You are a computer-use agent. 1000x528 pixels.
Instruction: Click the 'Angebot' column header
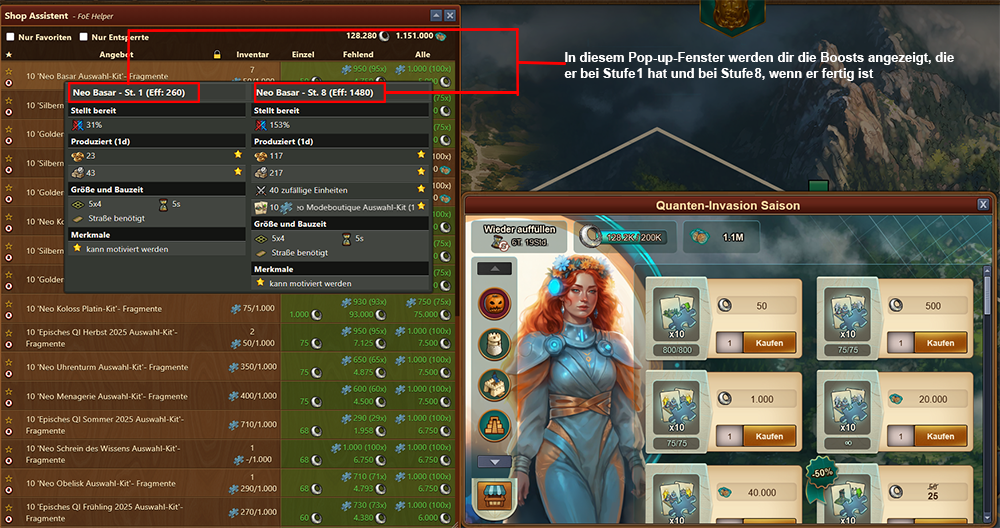pyautogui.click(x=118, y=54)
